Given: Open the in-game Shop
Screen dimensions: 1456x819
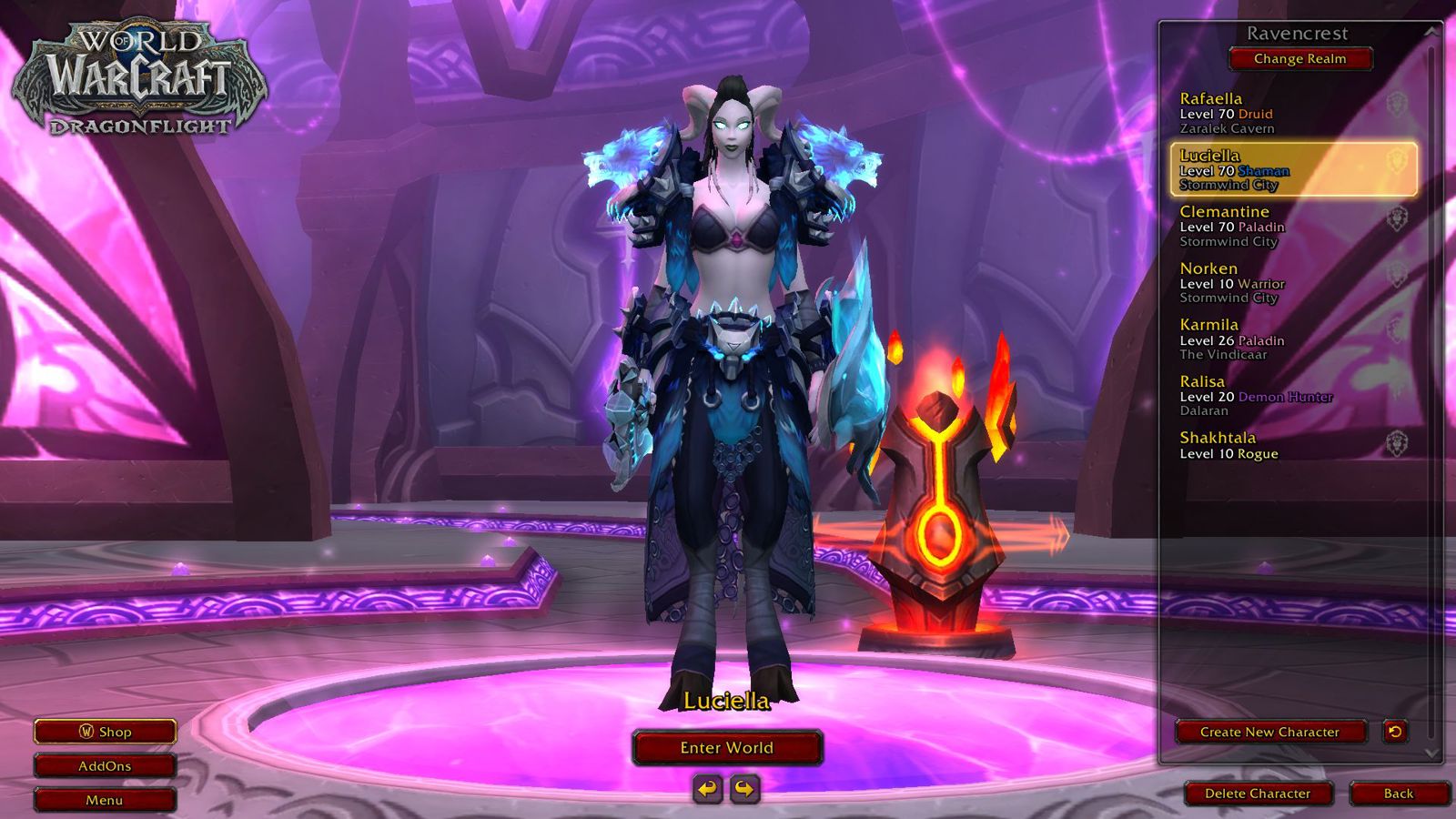Looking at the screenshot, I should click(105, 732).
